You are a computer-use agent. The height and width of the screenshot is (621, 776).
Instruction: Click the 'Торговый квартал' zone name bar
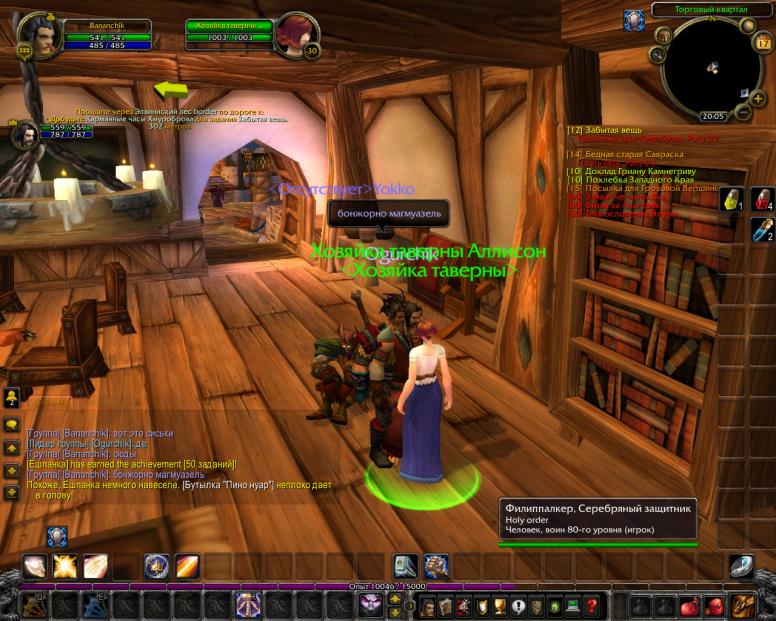(x=707, y=9)
